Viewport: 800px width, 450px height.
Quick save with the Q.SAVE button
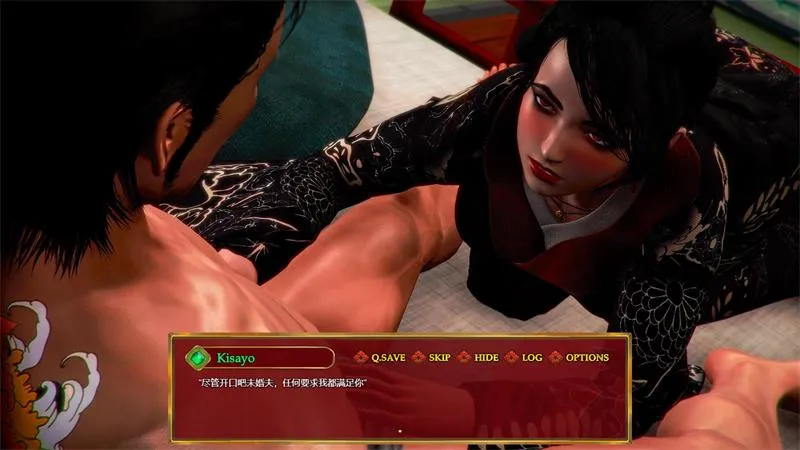pos(387,357)
